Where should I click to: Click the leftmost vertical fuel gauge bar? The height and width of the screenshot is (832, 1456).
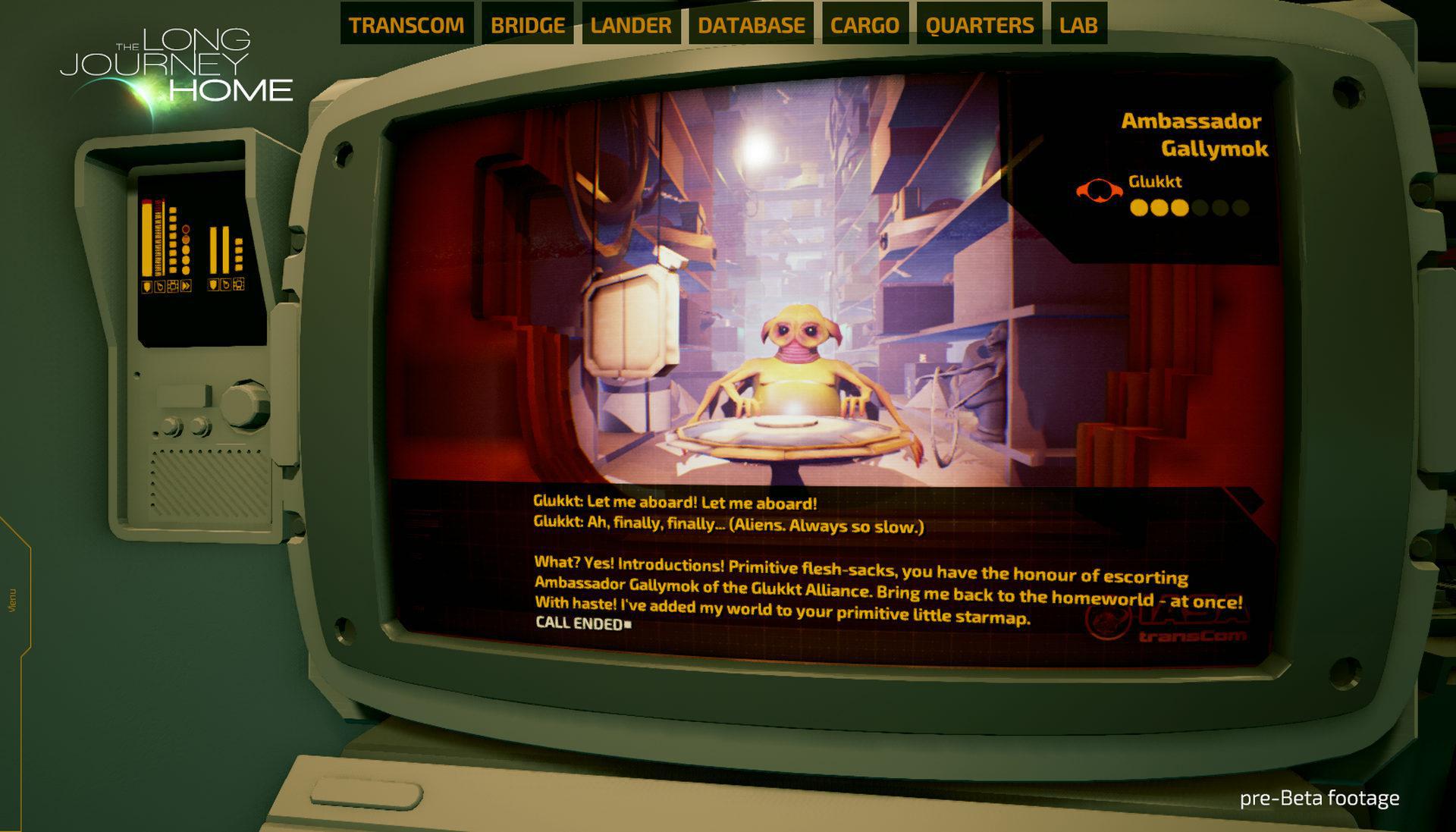pos(146,235)
